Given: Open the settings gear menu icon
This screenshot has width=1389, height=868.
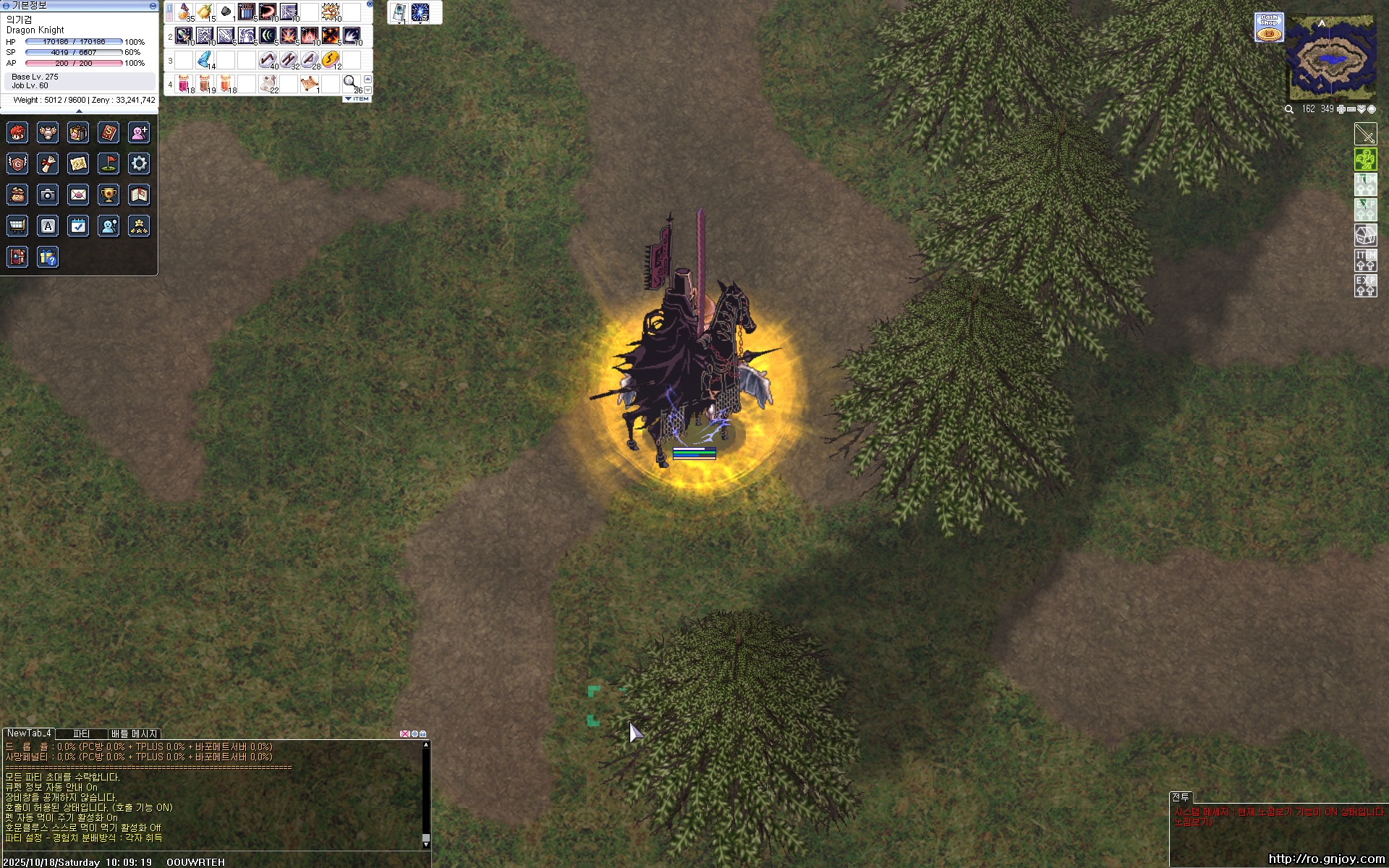Looking at the screenshot, I should (139, 163).
